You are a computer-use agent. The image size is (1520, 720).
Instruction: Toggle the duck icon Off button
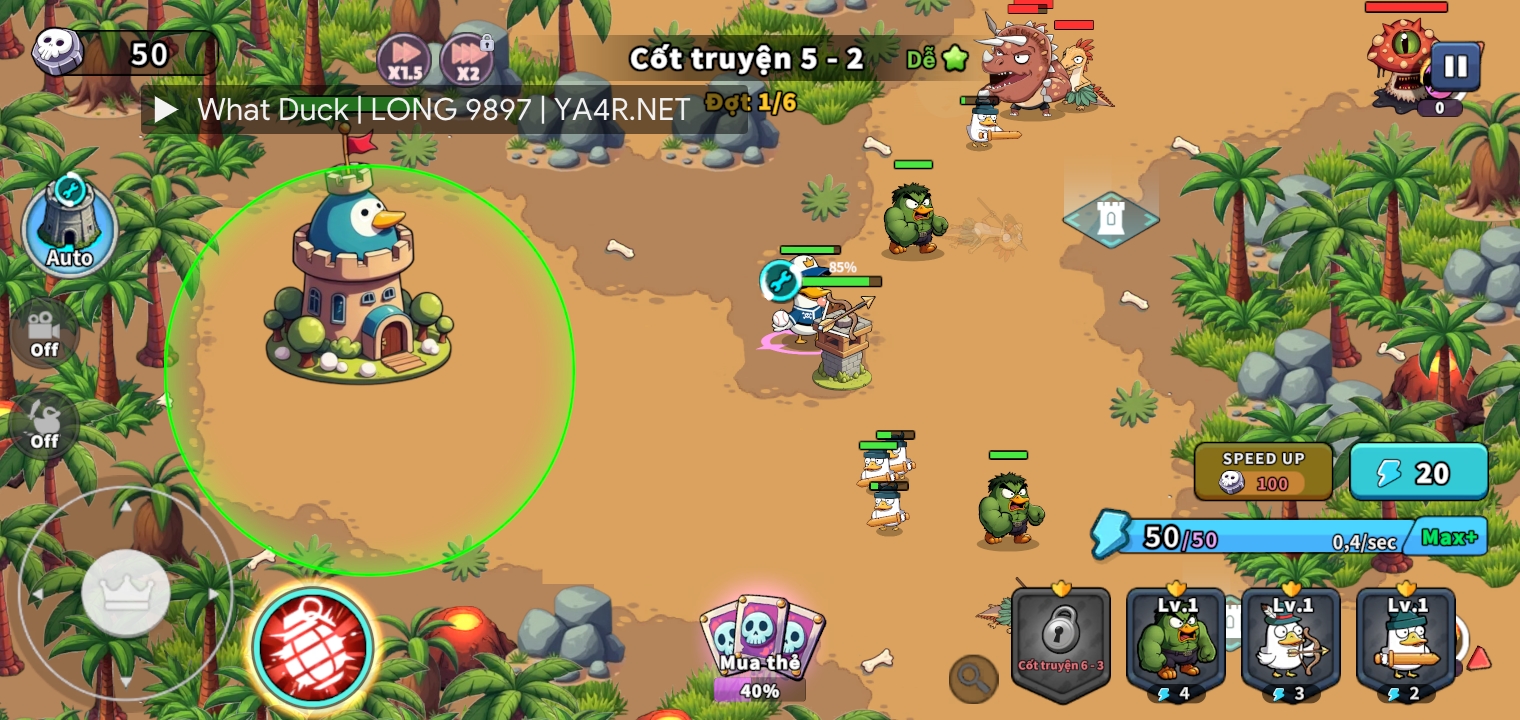click(x=44, y=424)
